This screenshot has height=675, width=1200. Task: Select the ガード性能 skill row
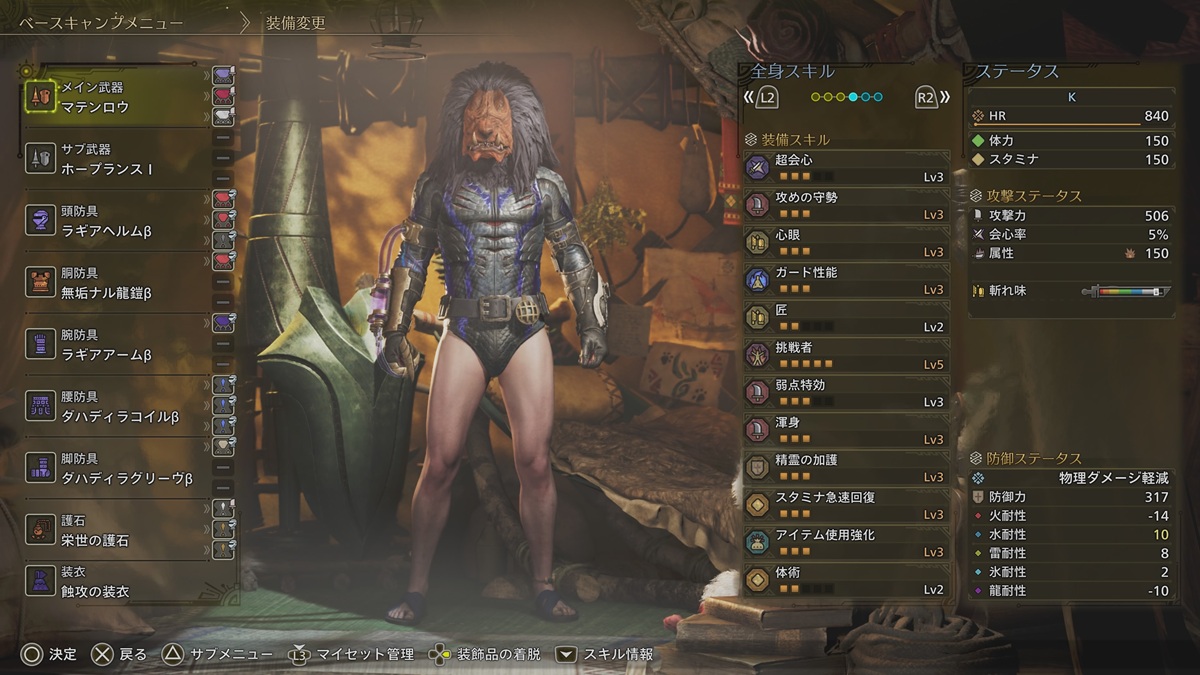(846, 280)
